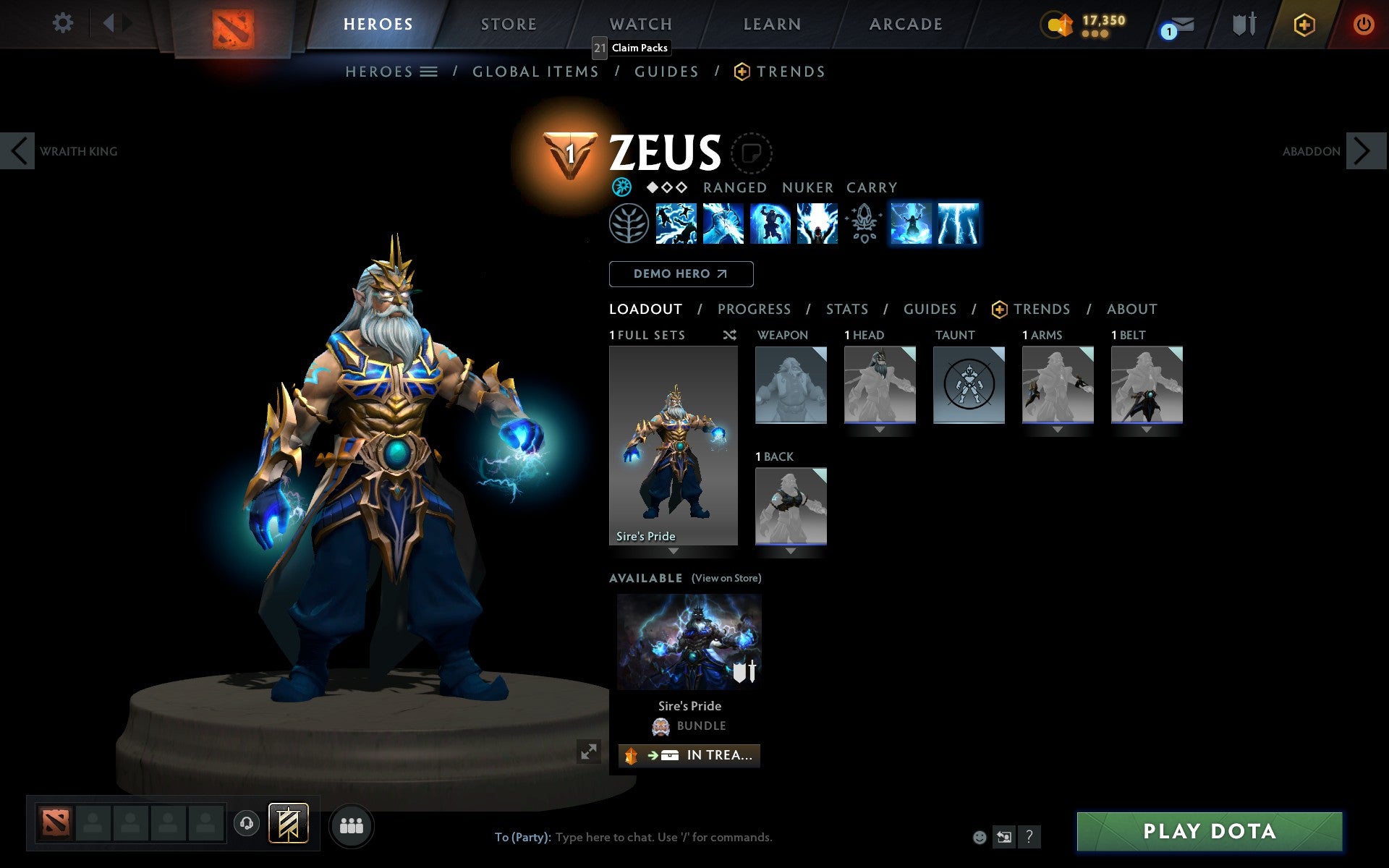1389x868 pixels.
Task: Open the Dota Plus icon
Action: pyautogui.click(x=1304, y=24)
